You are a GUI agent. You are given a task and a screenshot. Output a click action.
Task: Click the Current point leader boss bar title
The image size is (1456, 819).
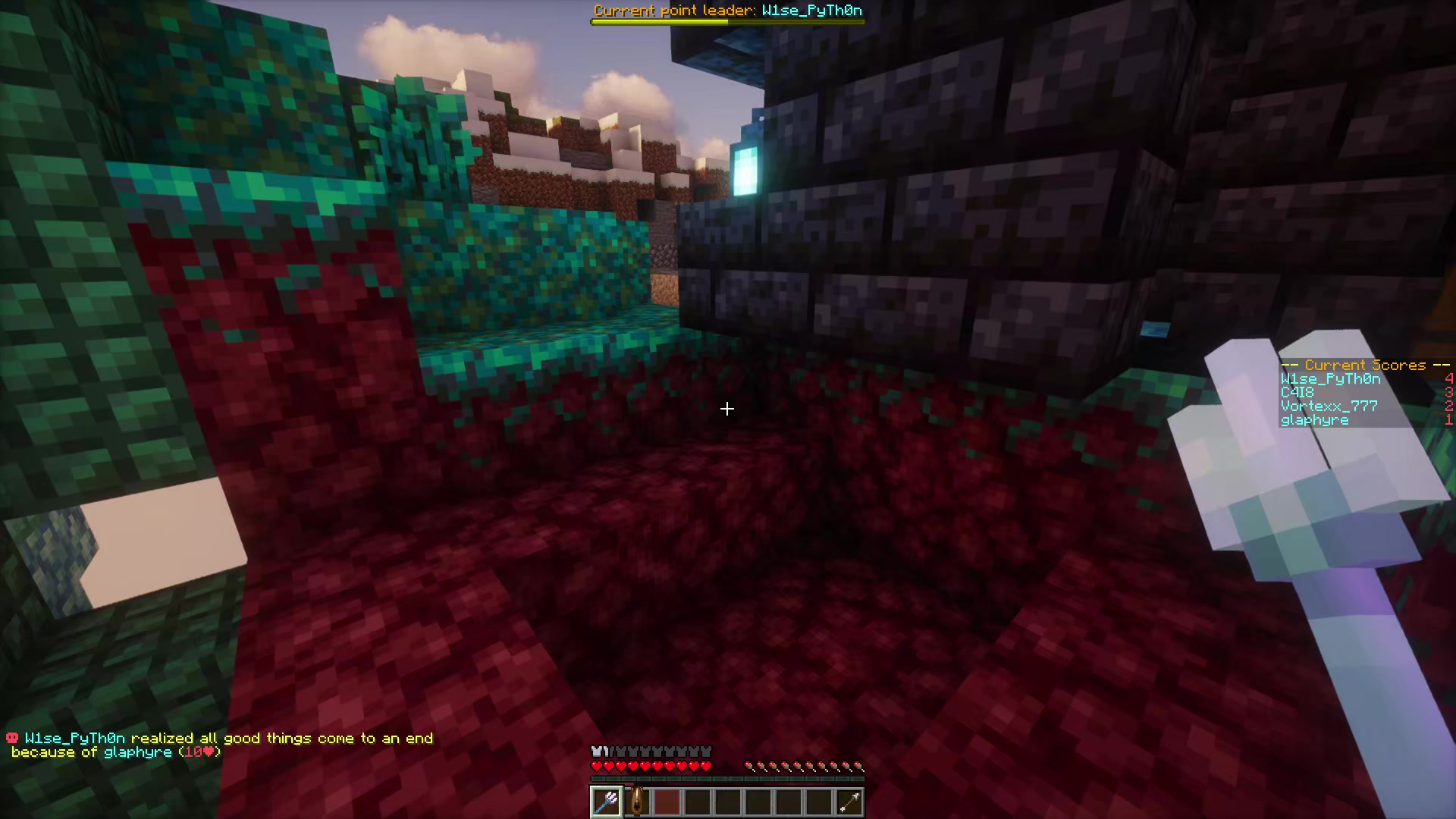click(x=730, y=11)
